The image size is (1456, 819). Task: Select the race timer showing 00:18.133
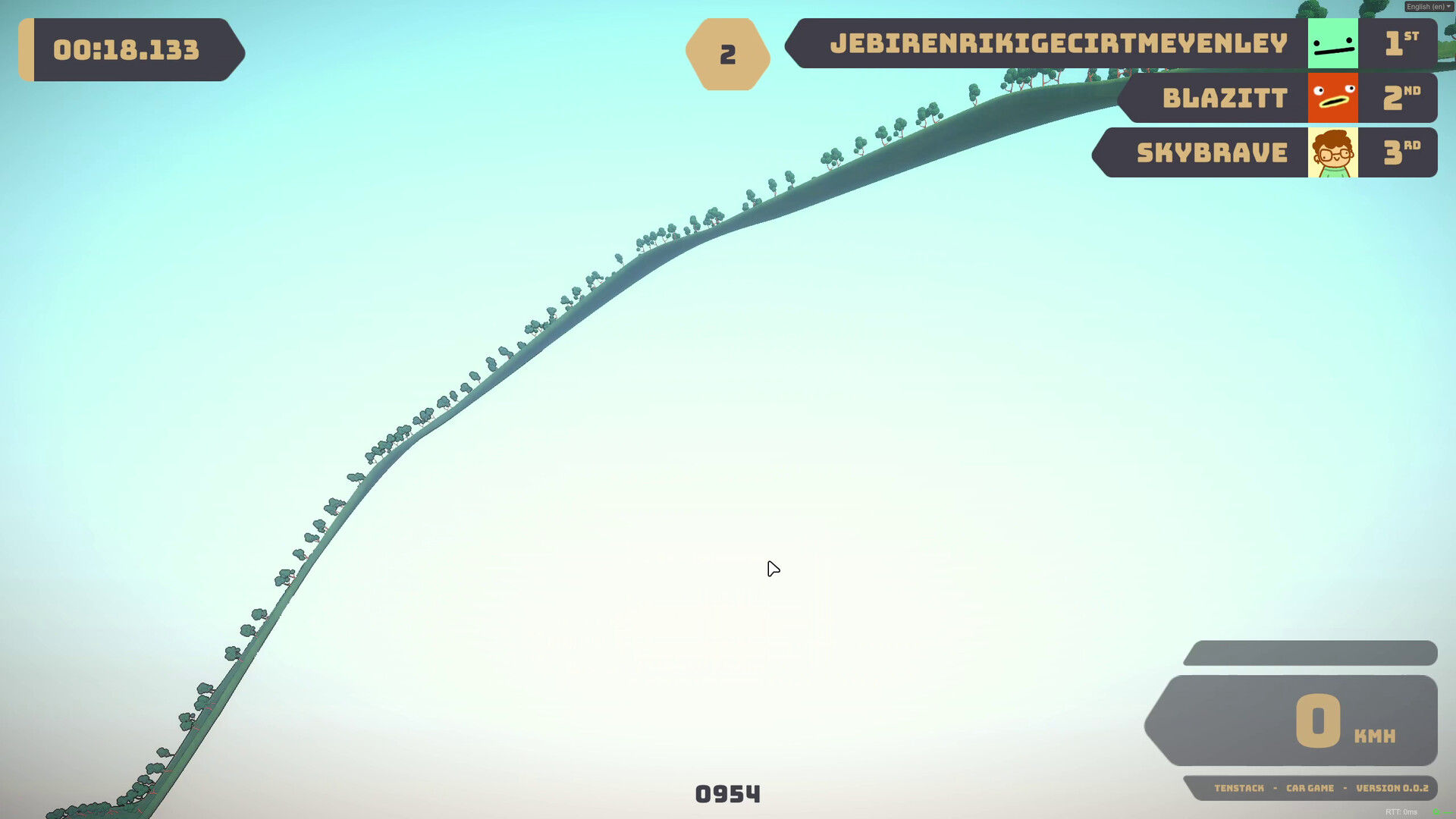[127, 50]
